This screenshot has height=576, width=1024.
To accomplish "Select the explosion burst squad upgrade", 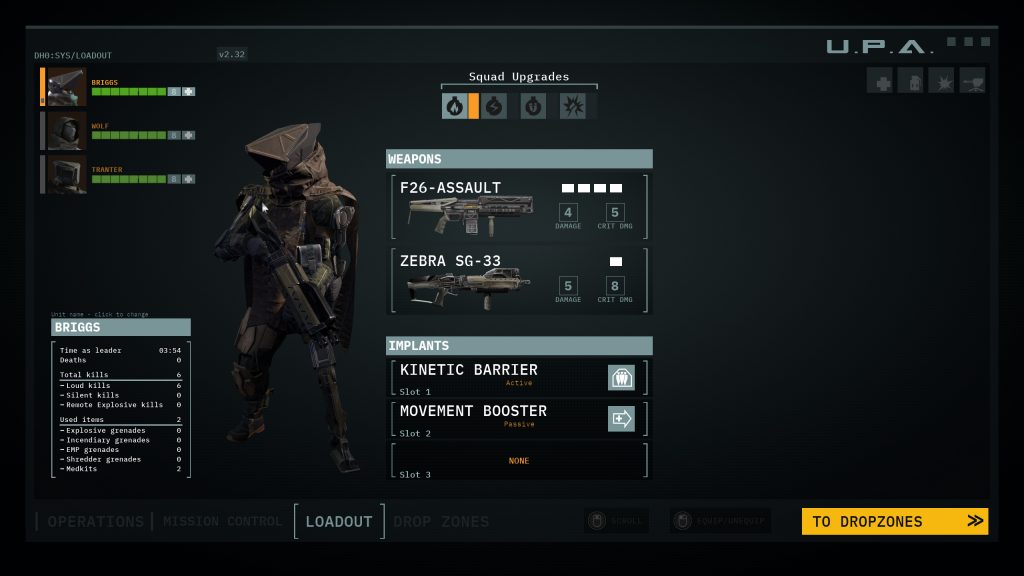I will (572, 106).
